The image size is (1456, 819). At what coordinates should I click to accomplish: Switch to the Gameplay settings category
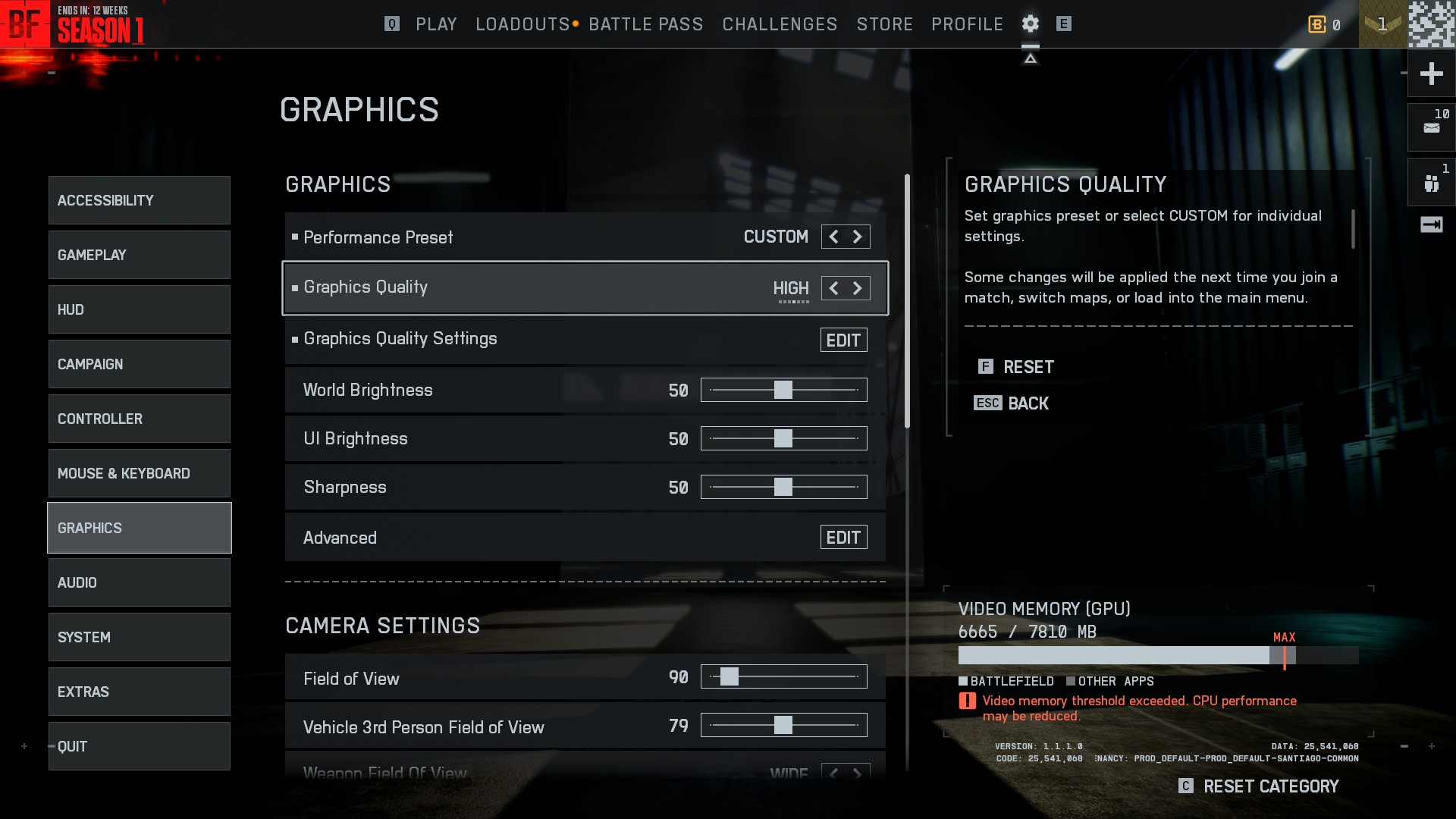[139, 255]
